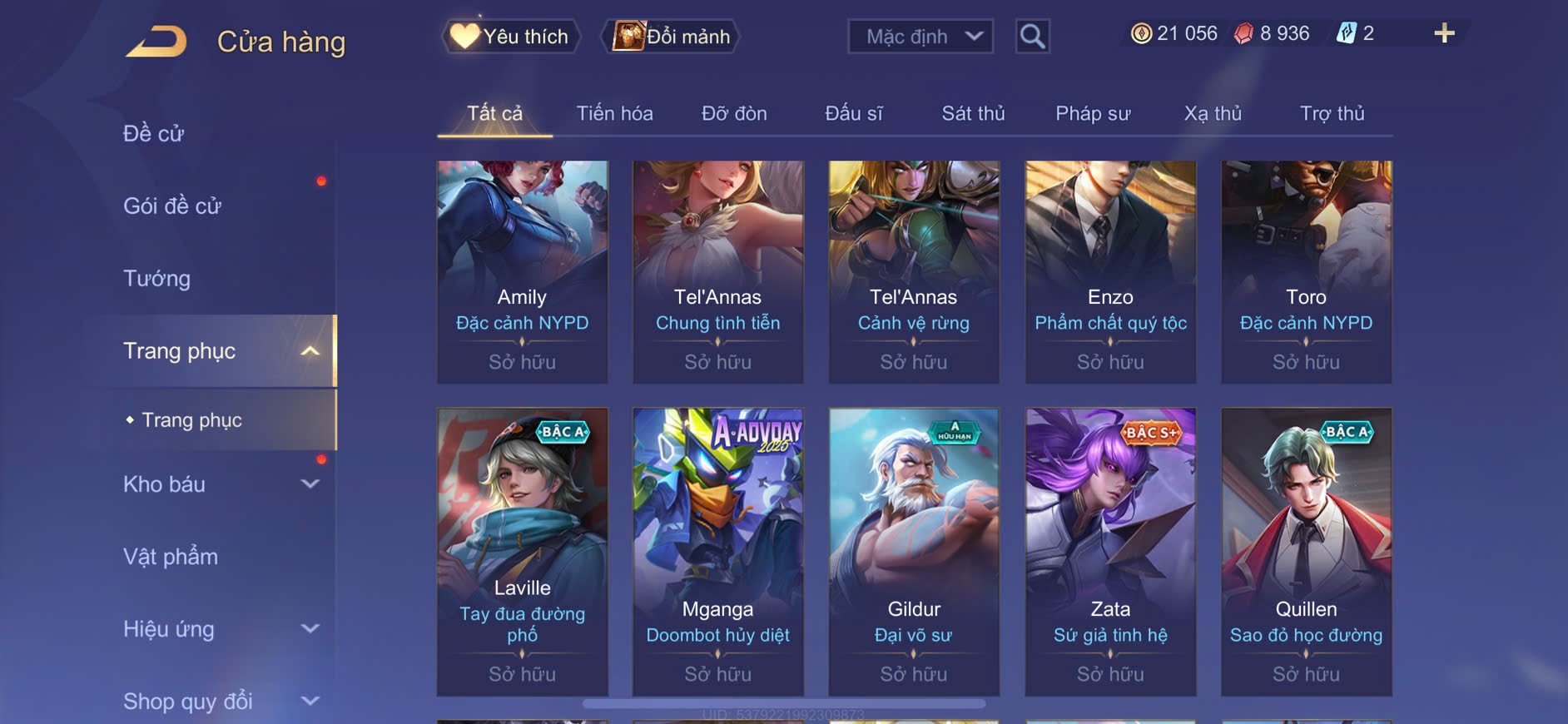Click the magnifying glass search button
This screenshot has height=724, width=1568.
(x=1032, y=37)
